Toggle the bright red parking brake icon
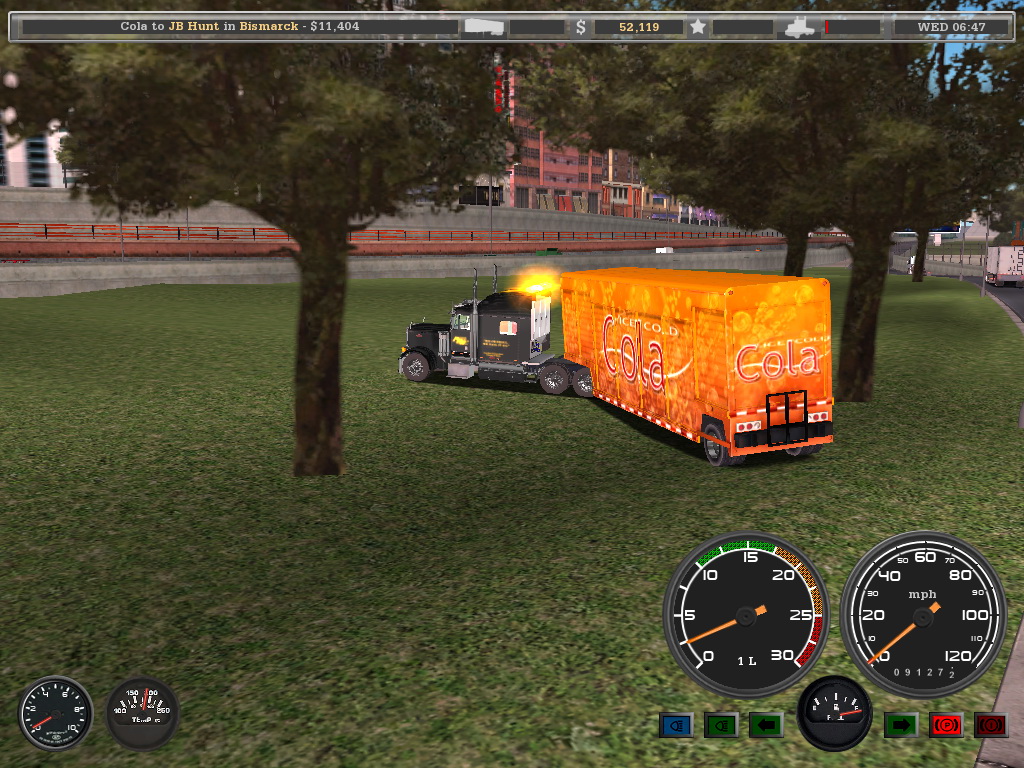The width and height of the screenshot is (1024, 768). 946,725
